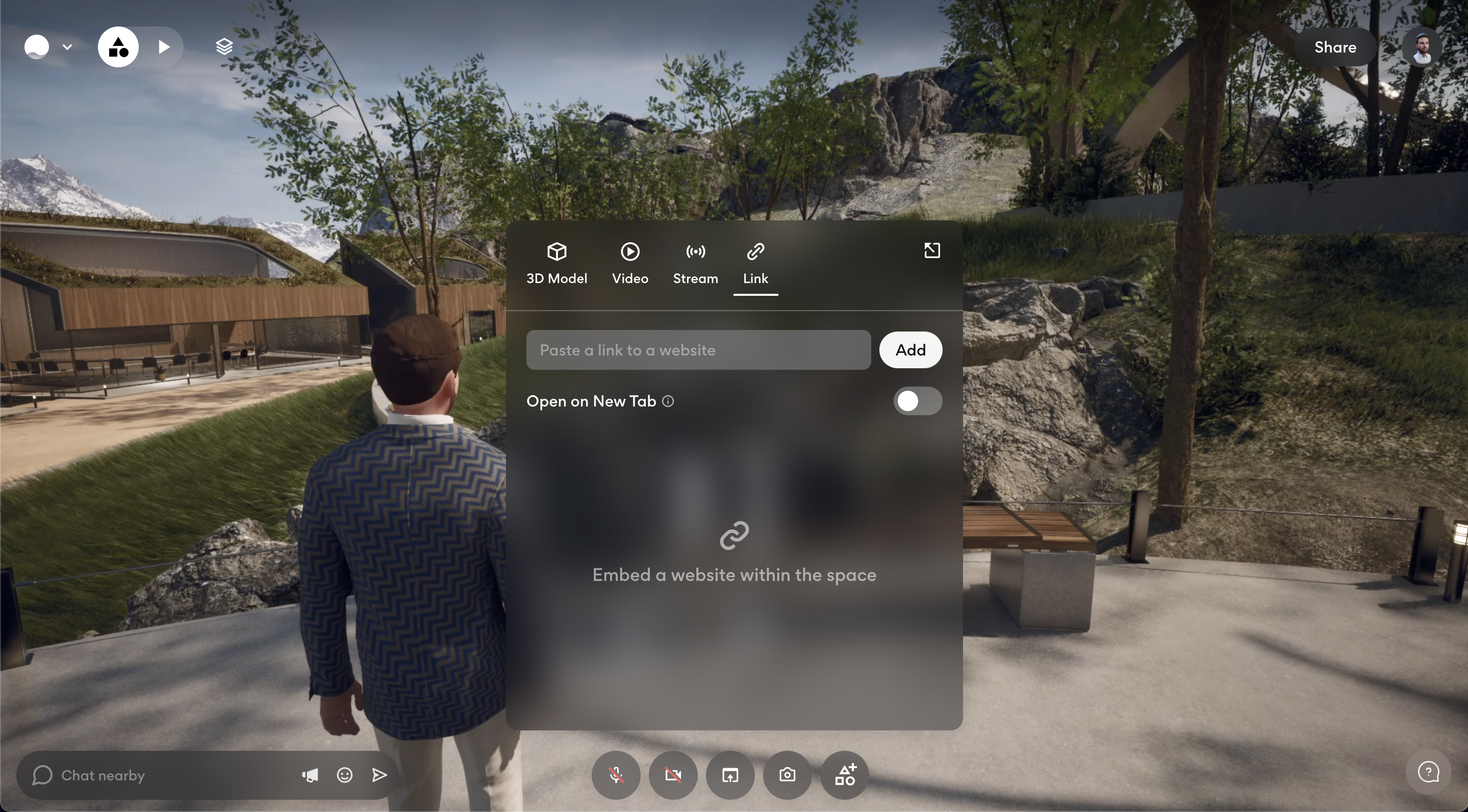Open the profile avatar menu
This screenshot has height=812, width=1468.
point(1422,47)
